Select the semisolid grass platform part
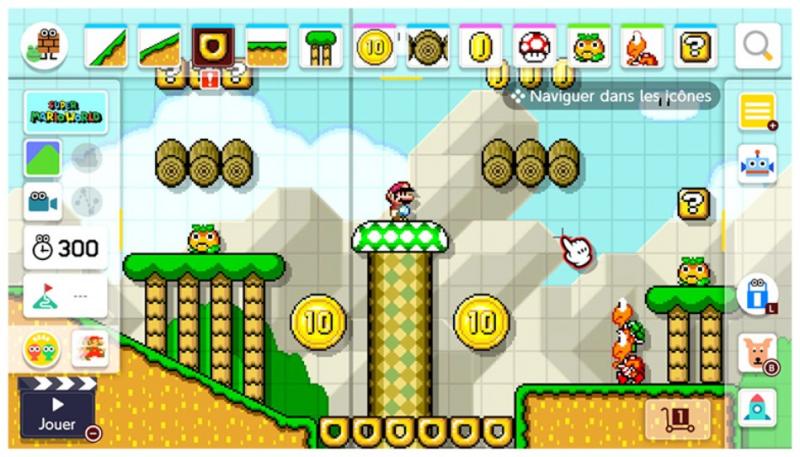The image size is (800, 457). pos(267,46)
